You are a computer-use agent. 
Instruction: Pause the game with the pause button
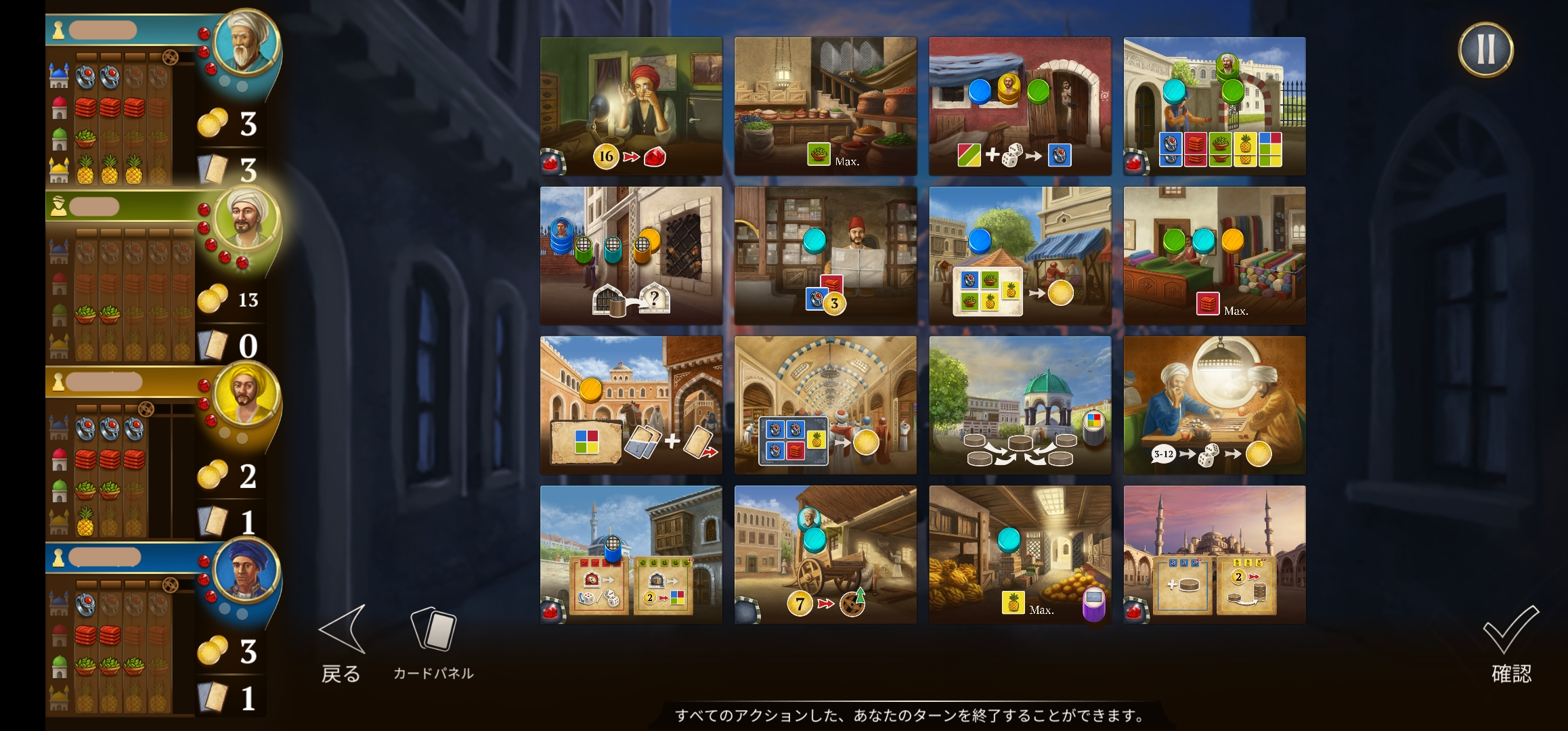[x=1485, y=49]
